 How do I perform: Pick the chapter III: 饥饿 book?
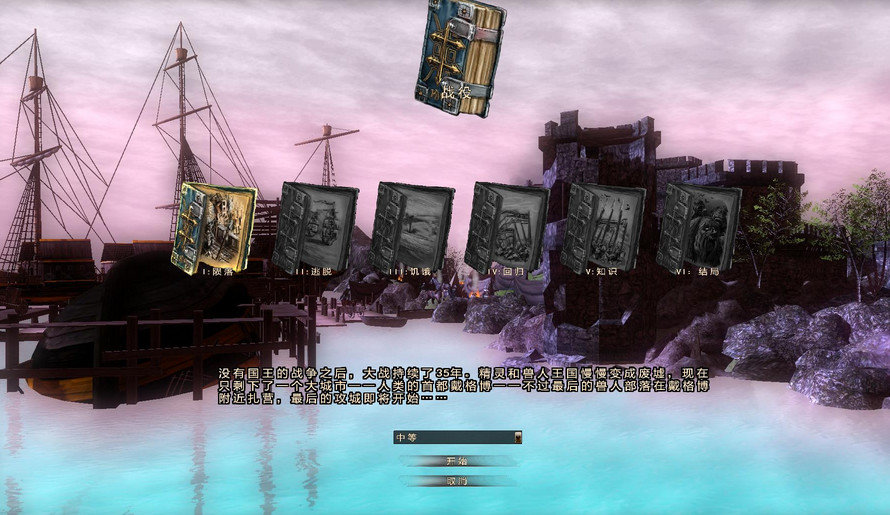pyautogui.click(x=411, y=227)
